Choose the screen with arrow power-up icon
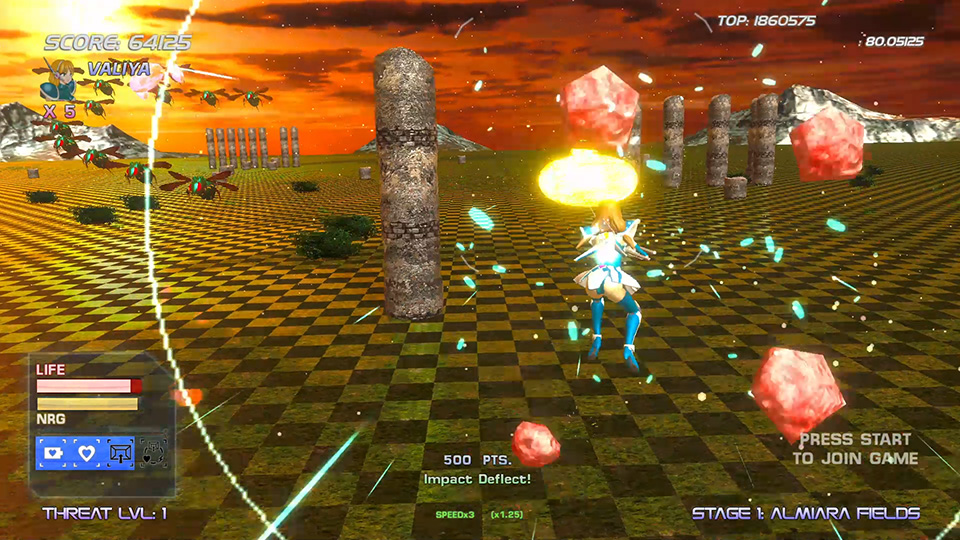Image resolution: width=960 pixels, height=540 pixels. (x=120, y=453)
